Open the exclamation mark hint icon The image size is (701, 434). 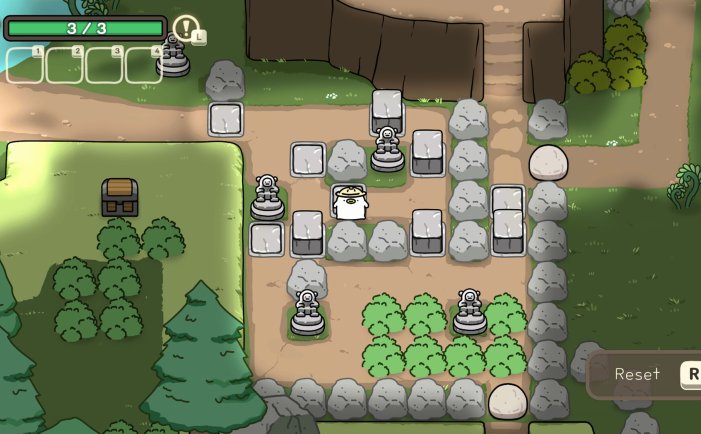[185, 27]
